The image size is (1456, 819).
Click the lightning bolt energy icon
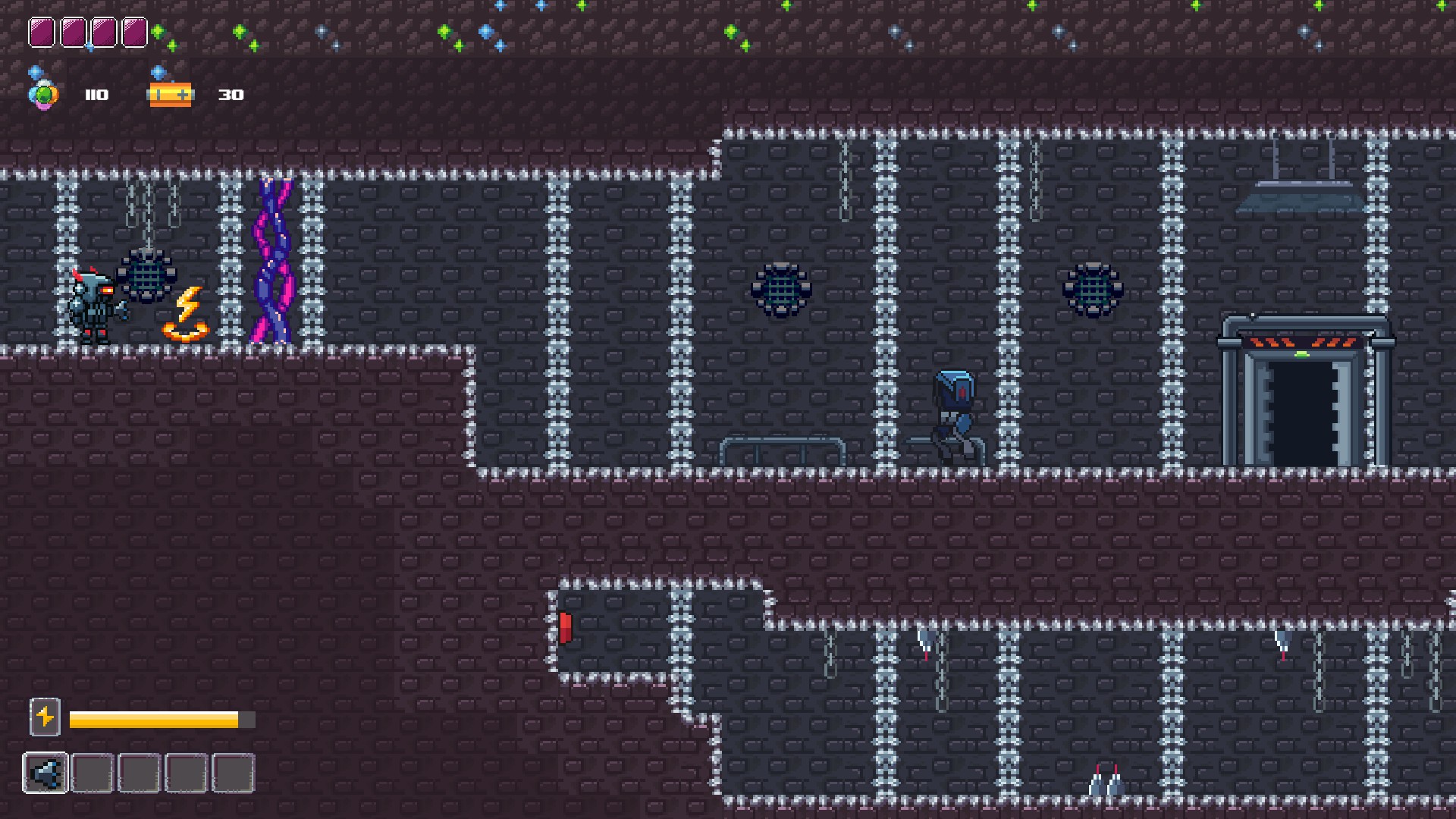[45, 717]
